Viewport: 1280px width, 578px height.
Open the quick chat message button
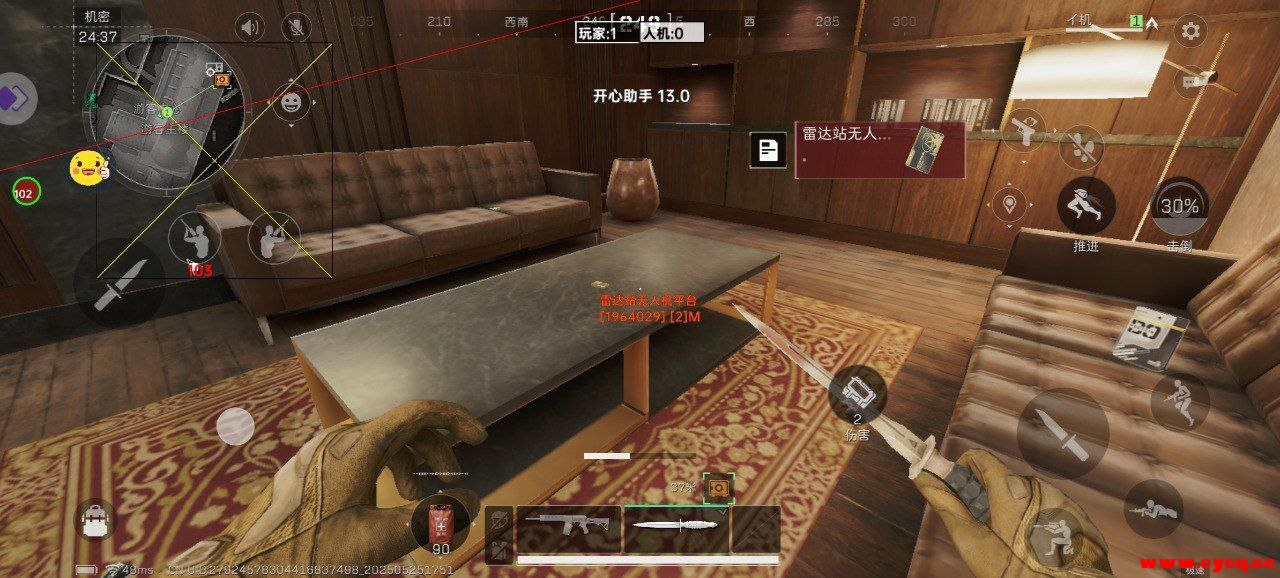point(1190,79)
